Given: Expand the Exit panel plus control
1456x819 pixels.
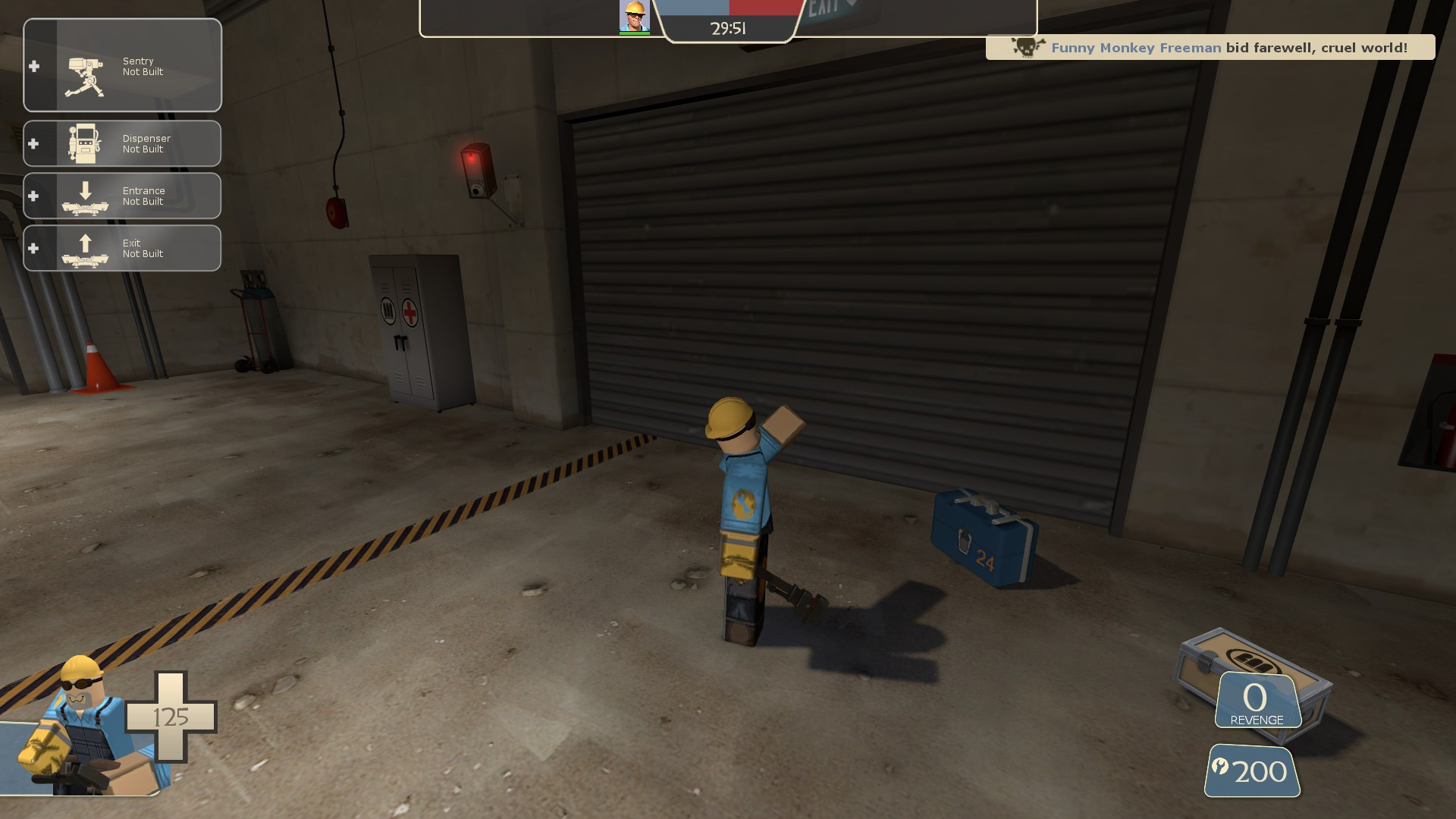Looking at the screenshot, I should click(x=33, y=248).
